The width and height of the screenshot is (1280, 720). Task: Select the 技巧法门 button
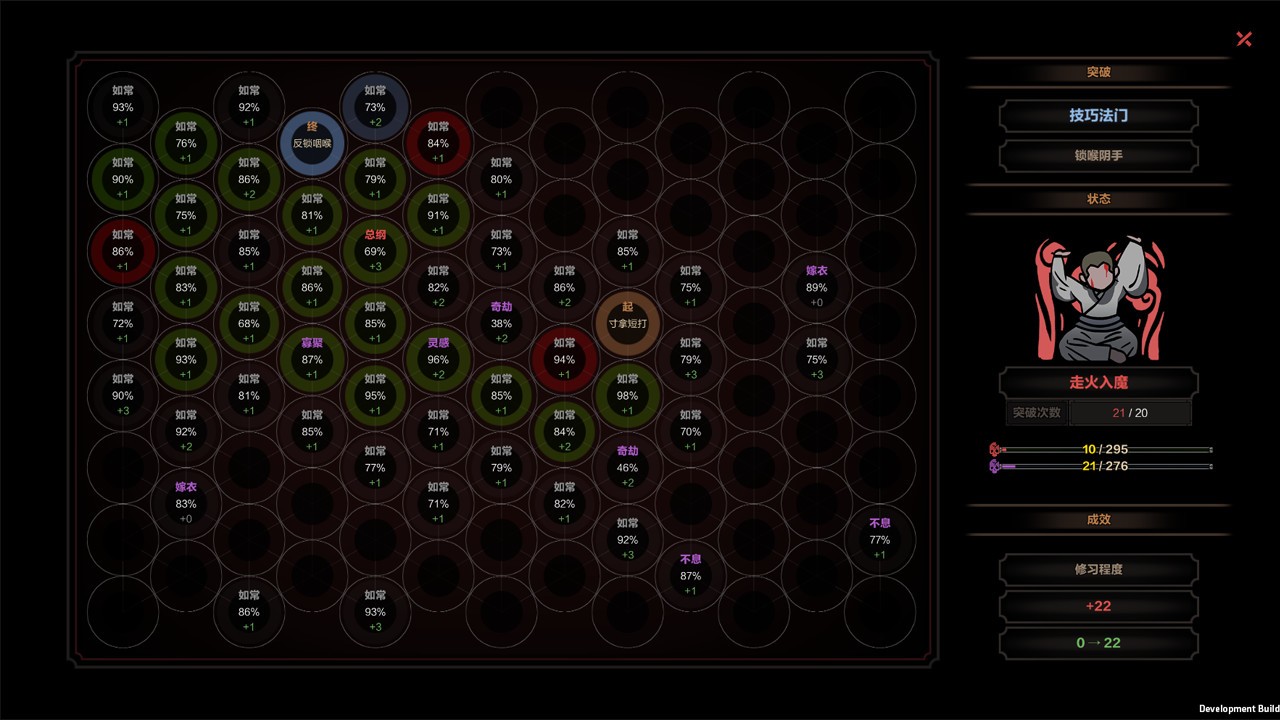pos(1098,116)
